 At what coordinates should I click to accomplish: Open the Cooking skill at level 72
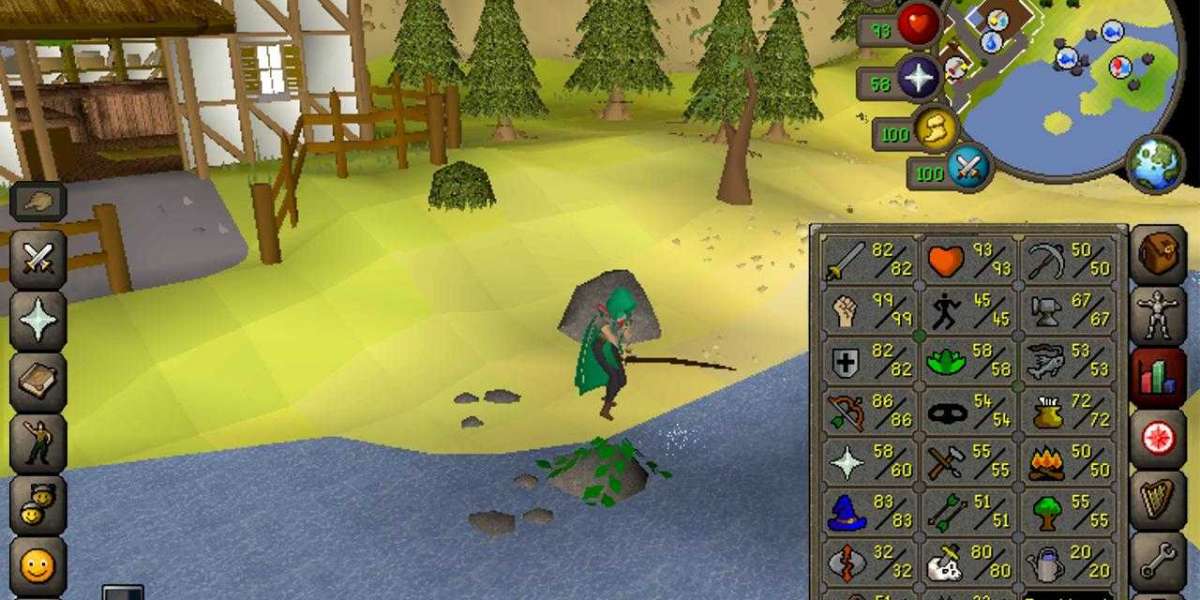(1067, 412)
